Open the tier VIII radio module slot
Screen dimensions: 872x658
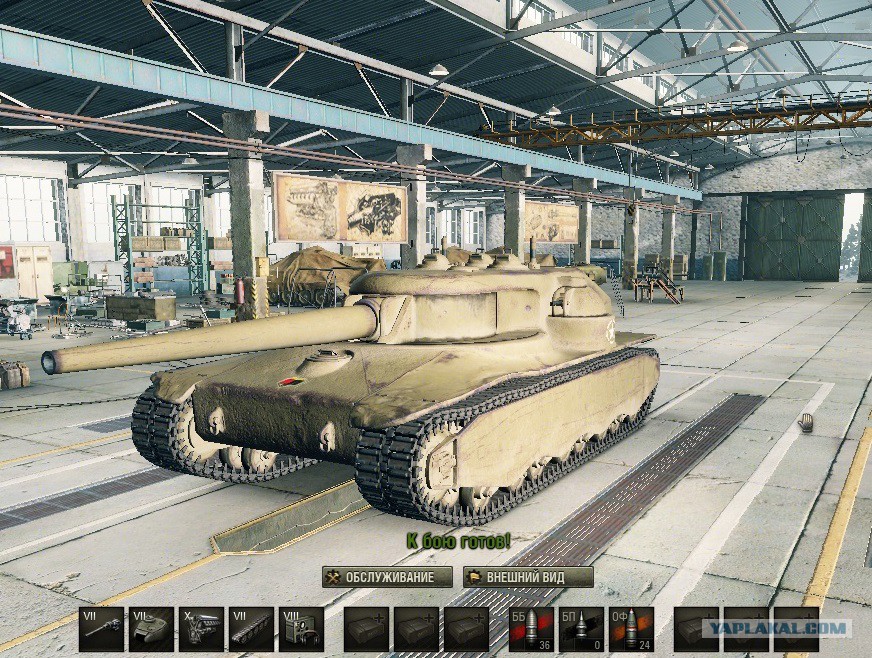coord(300,629)
